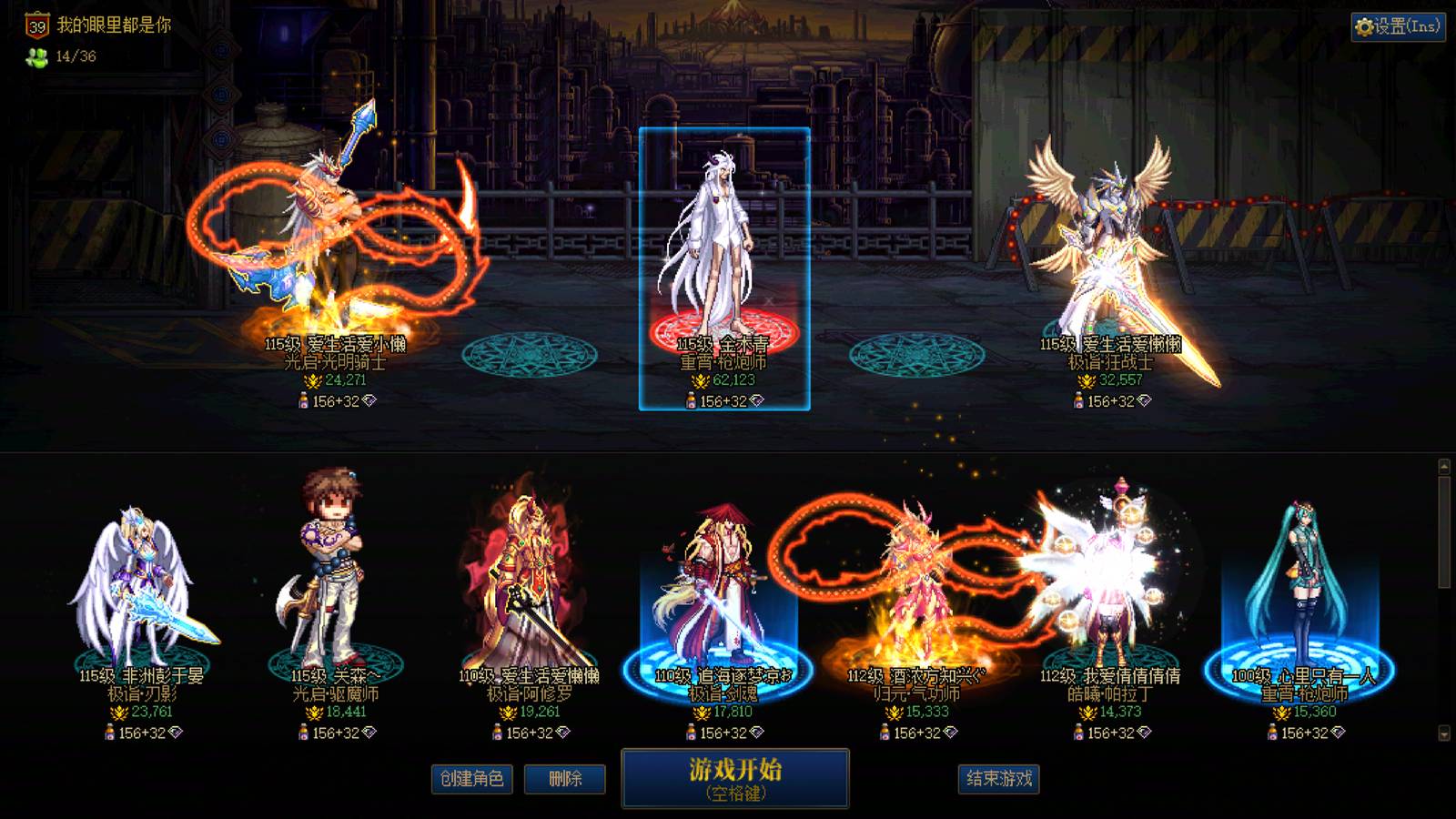Select knight character 爱生活爱小懒
The width and height of the screenshot is (1456, 819).
tap(328, 246)
